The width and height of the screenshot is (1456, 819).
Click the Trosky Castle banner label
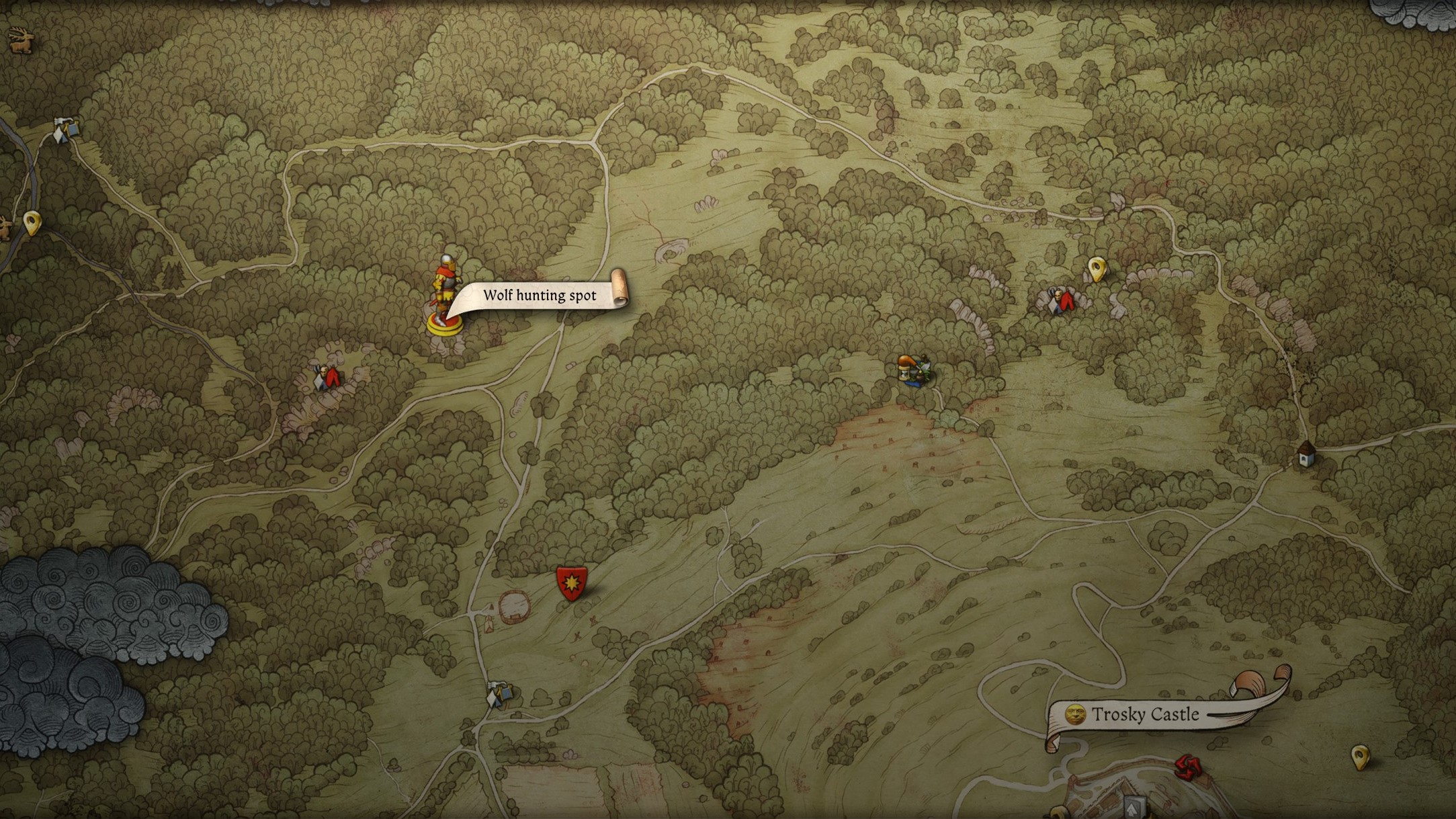[x=1144, y=714]
